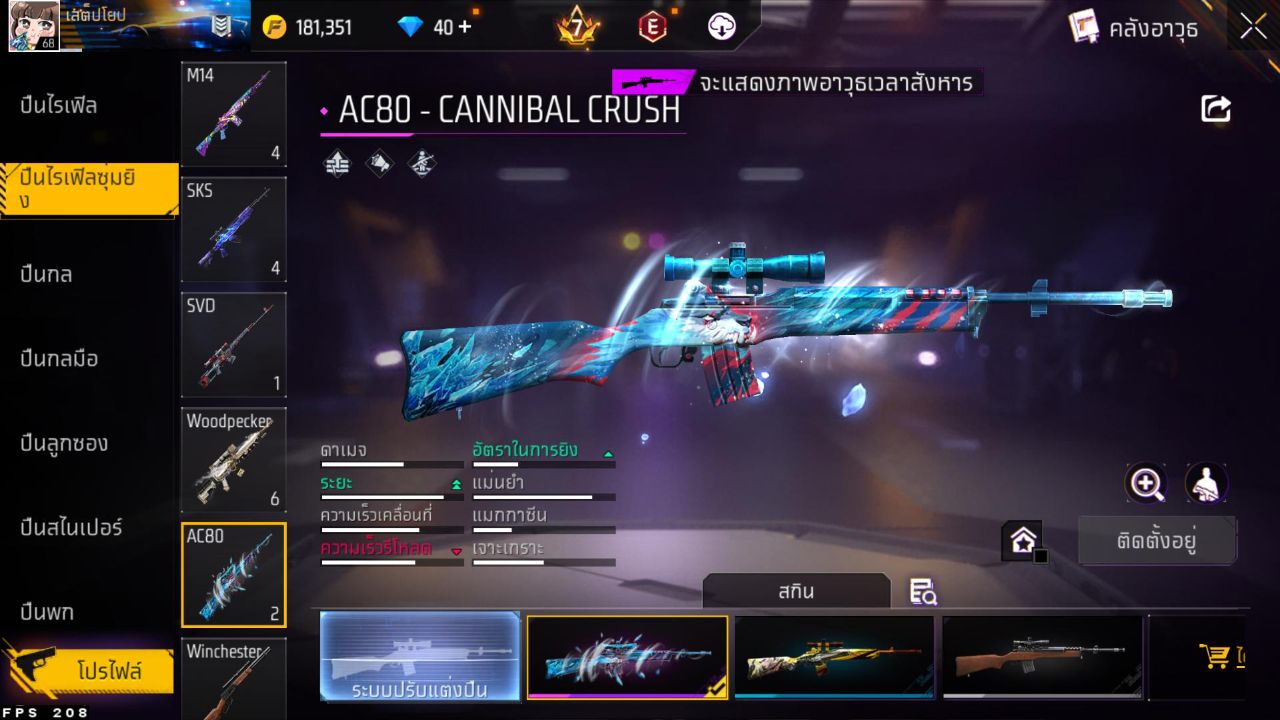The height and width of the screenshot is (720, 1280).
Task: Zoom in with the magnifier icon
Action: point(1146,484)
